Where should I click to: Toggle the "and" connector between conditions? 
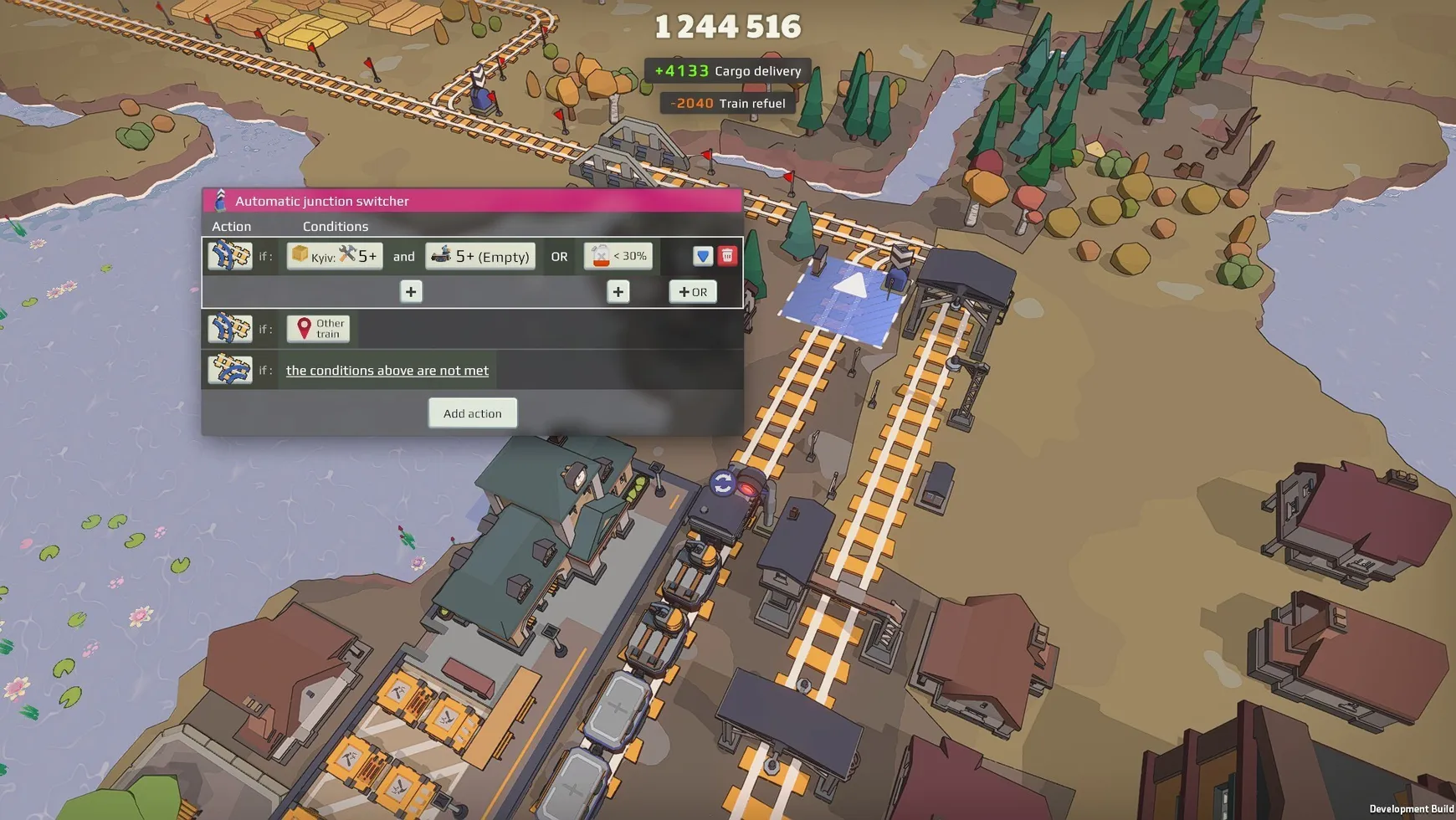click(x=404, y=256)
